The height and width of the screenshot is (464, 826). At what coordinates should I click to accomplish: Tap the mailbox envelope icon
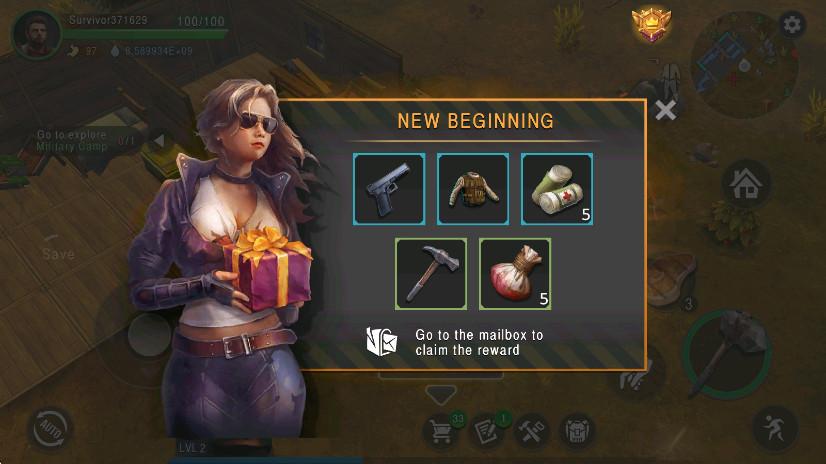coord(382,342)
